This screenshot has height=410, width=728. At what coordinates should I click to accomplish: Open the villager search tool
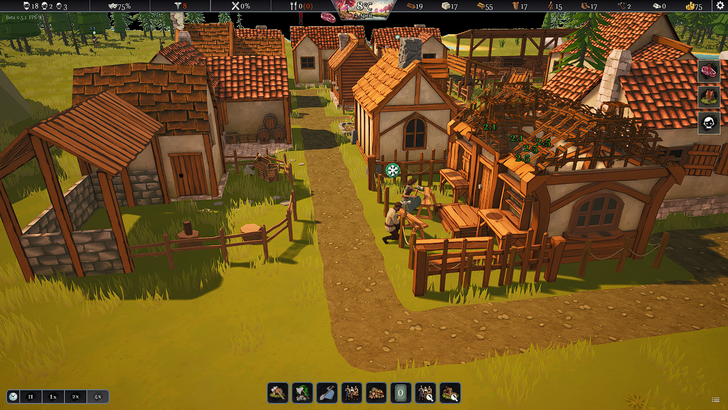[x=425, y=393]
